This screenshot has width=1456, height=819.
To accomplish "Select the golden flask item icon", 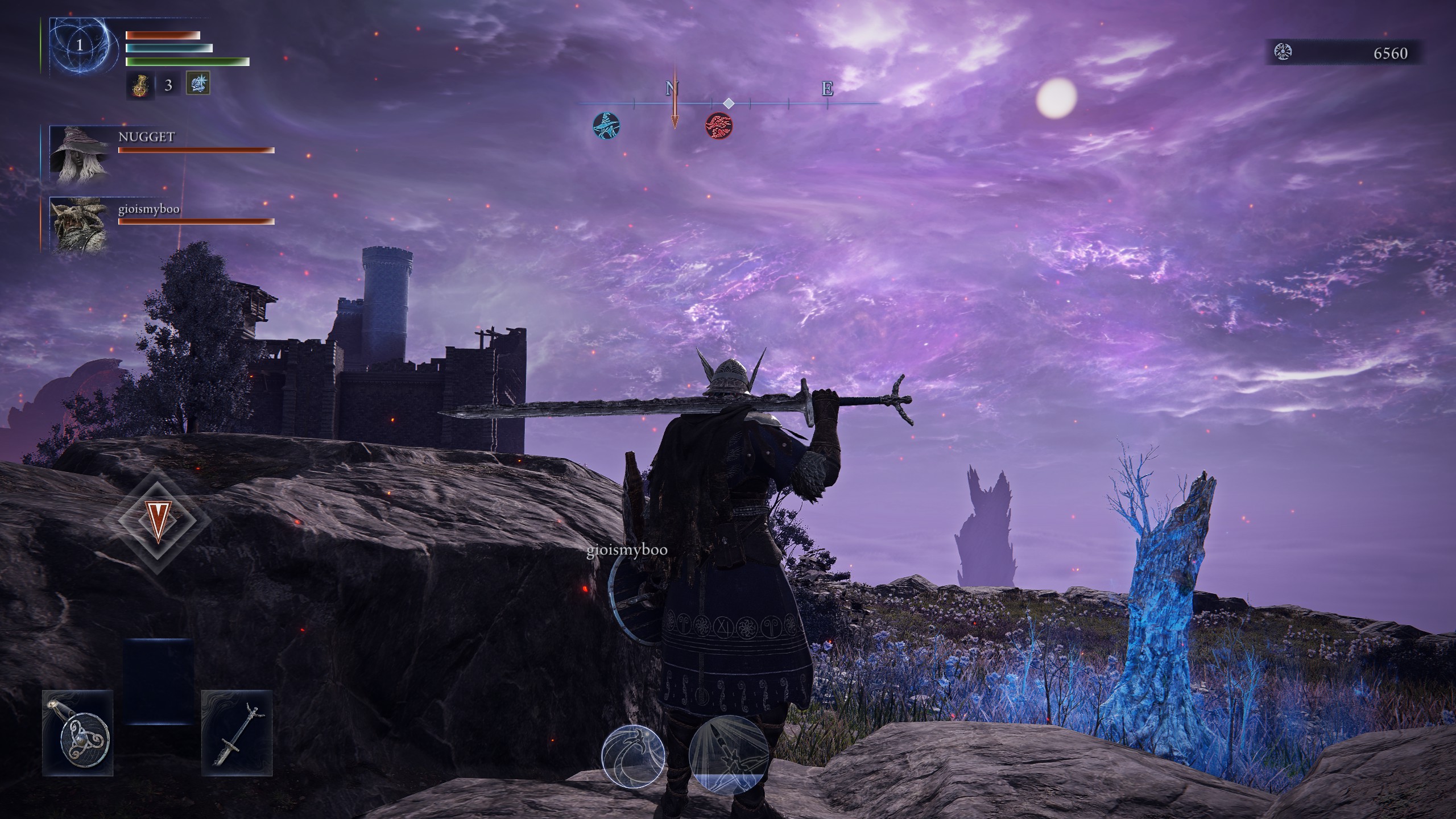I will pyautogui.click(x=139, y=85).
